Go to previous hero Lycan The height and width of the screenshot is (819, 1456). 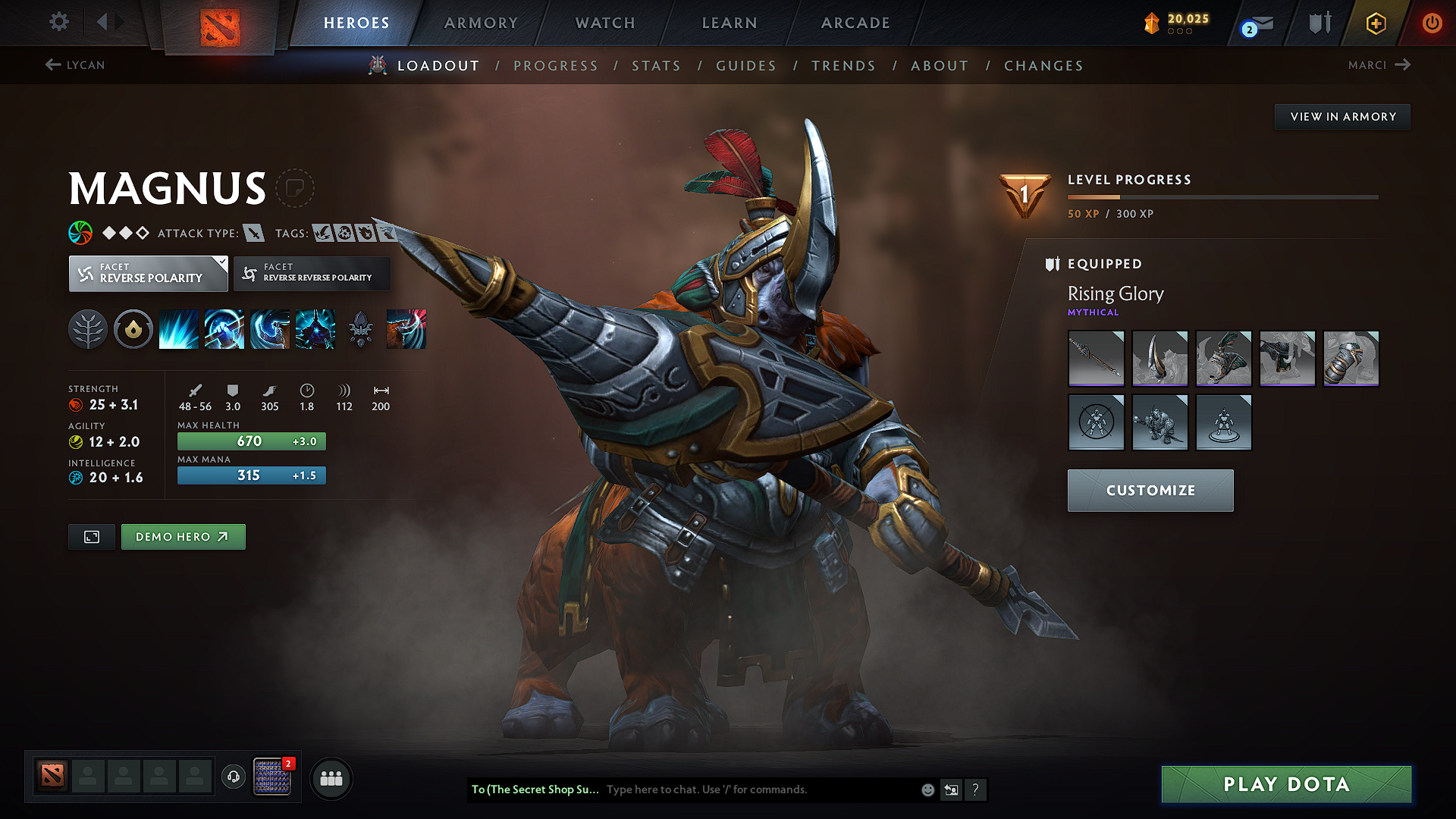(x=75, y=65)
